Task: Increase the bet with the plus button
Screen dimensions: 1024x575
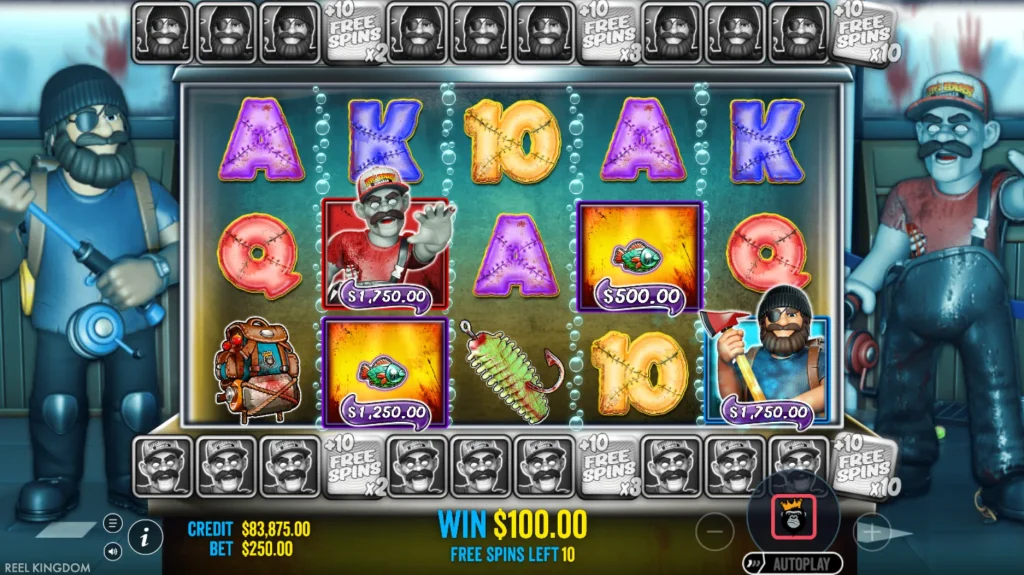Action: pyautogui.click(x=872, y=533)
